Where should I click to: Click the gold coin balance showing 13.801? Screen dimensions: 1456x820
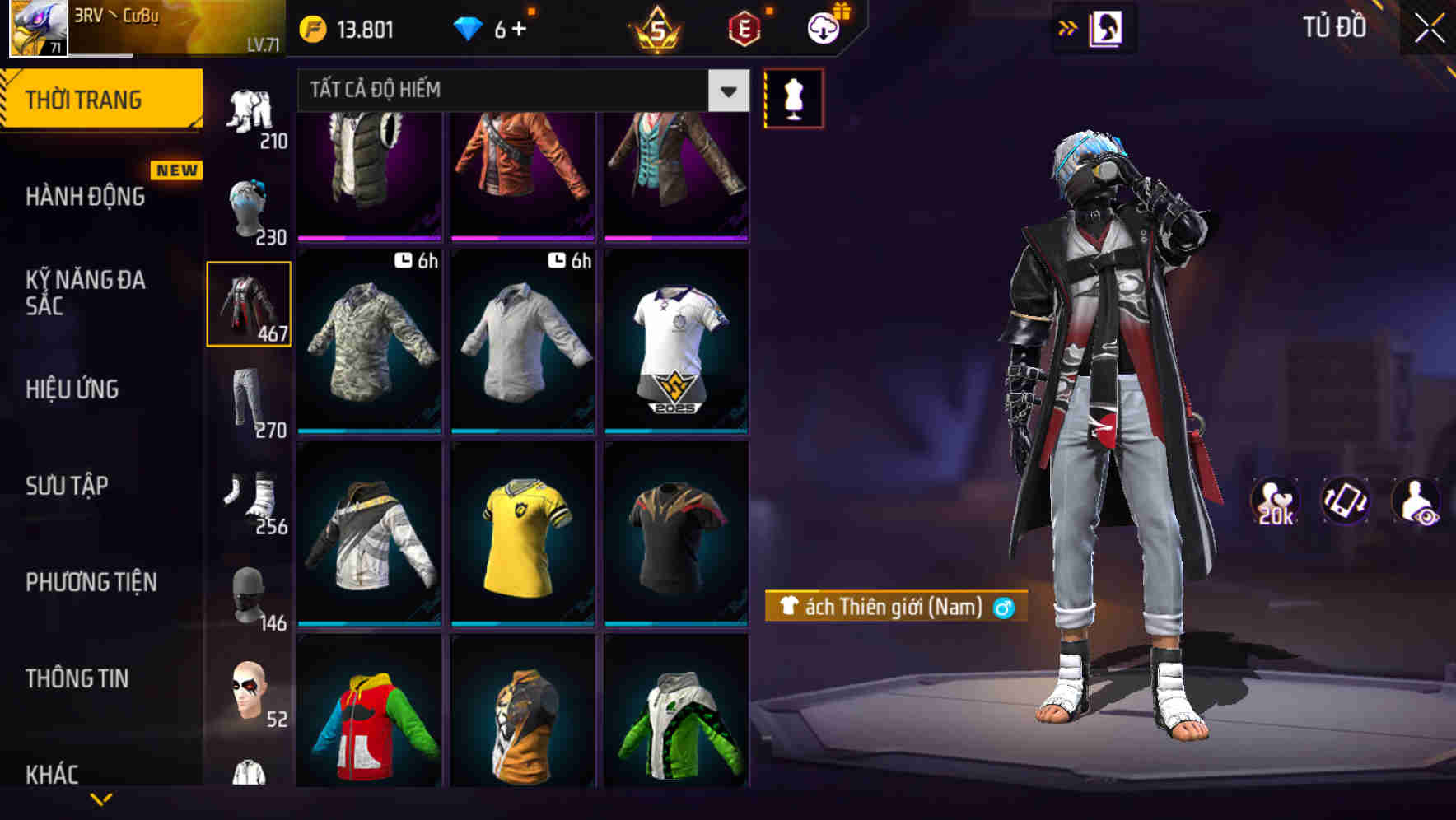point(354,28)
